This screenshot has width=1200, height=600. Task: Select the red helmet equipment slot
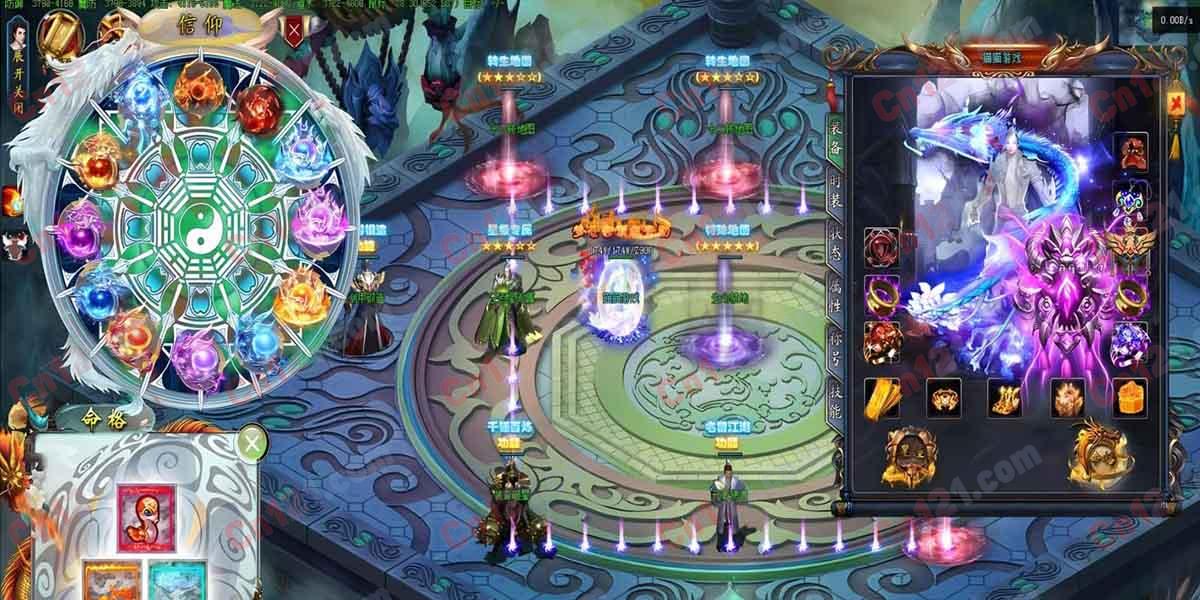(x=1131, y=151)
